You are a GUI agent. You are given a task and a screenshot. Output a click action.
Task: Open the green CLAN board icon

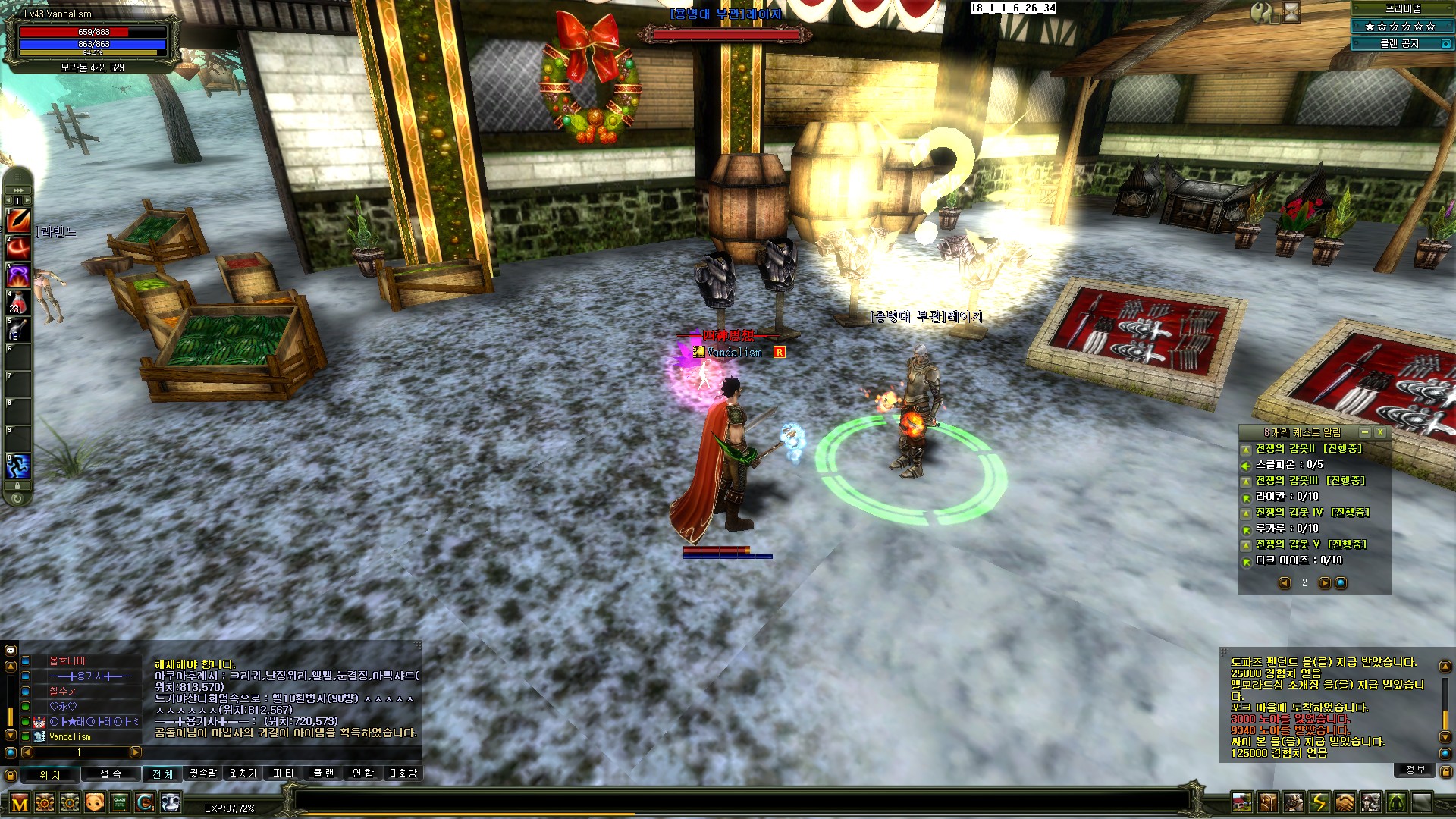pos(119,802)
